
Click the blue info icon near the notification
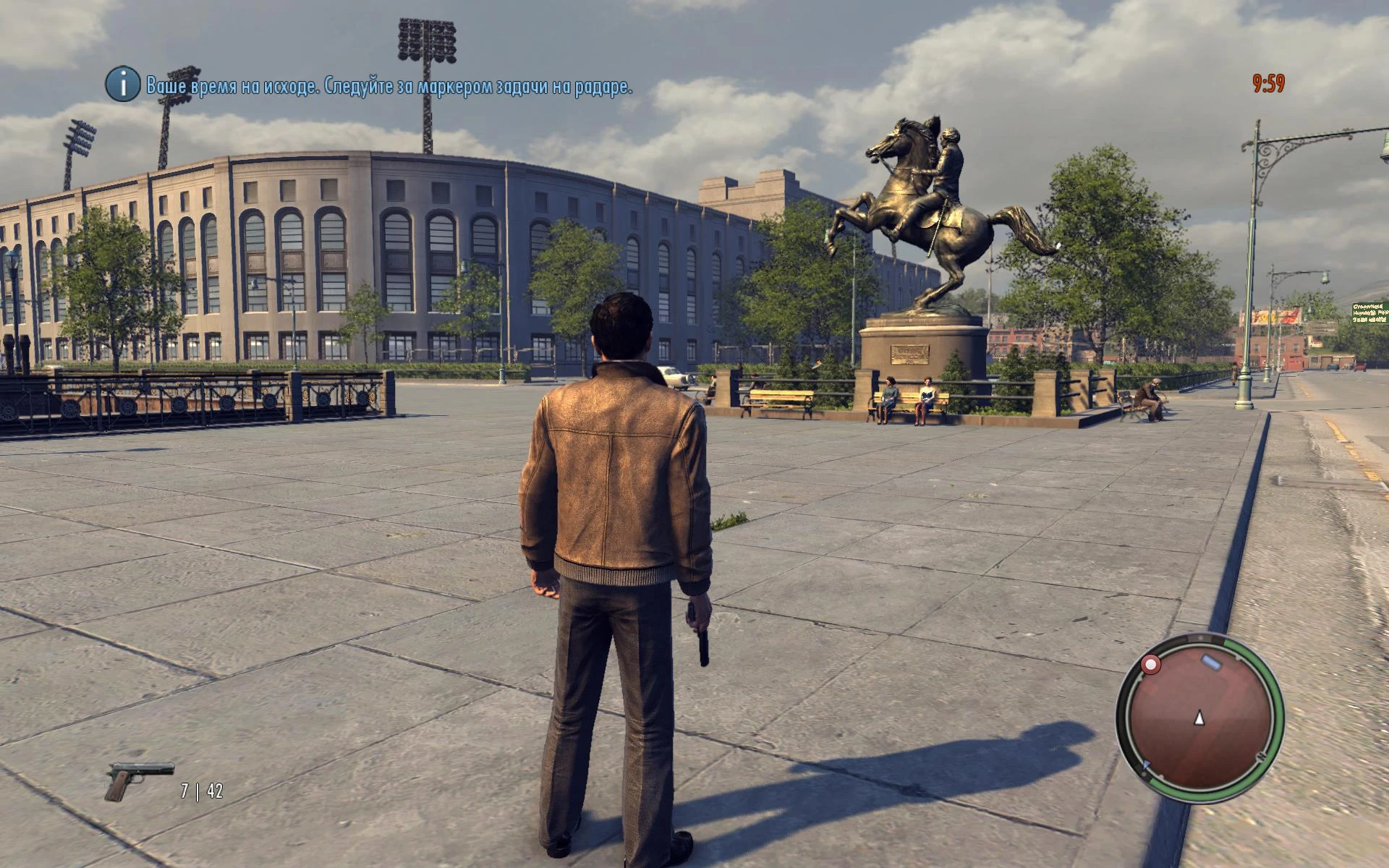tap(122, 86)
